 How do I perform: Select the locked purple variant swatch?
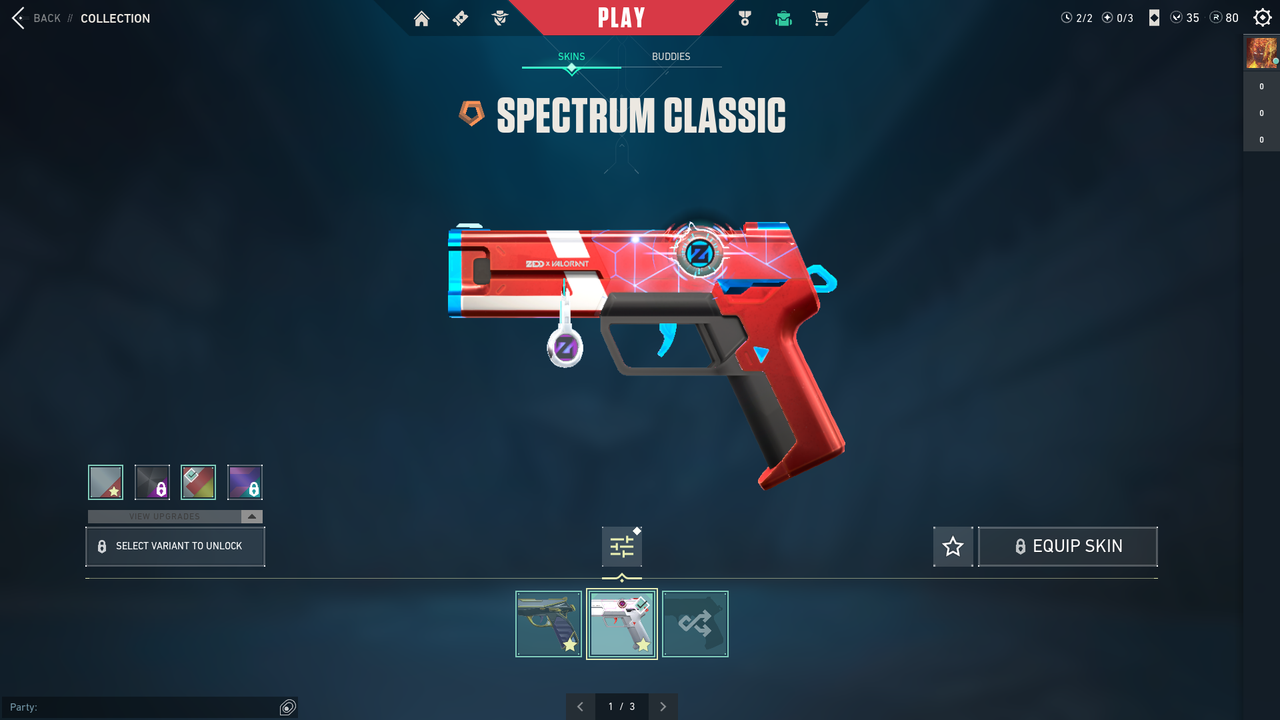tap(245, 482)
